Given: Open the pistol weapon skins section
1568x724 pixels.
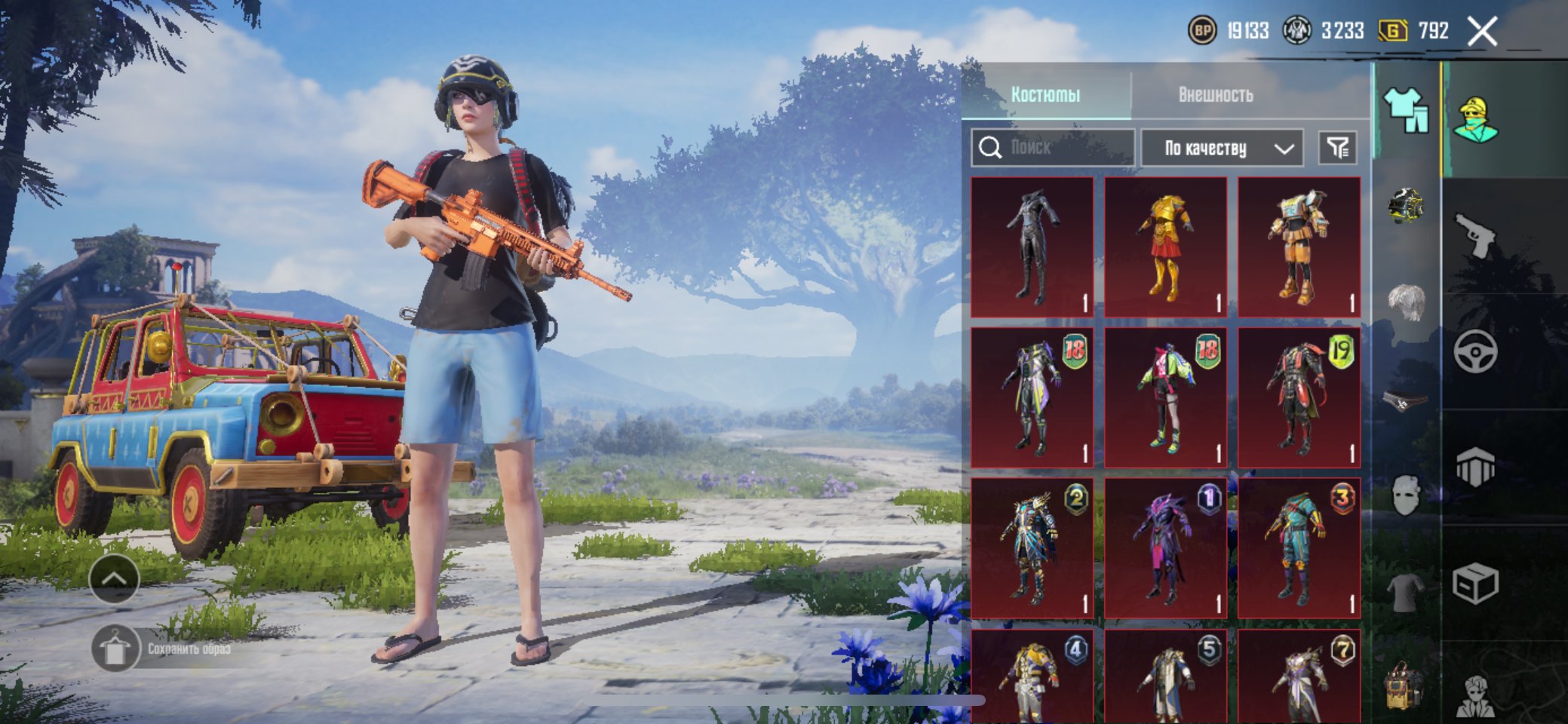Looking at the screenshot, I should click(x=1474, y=235).
